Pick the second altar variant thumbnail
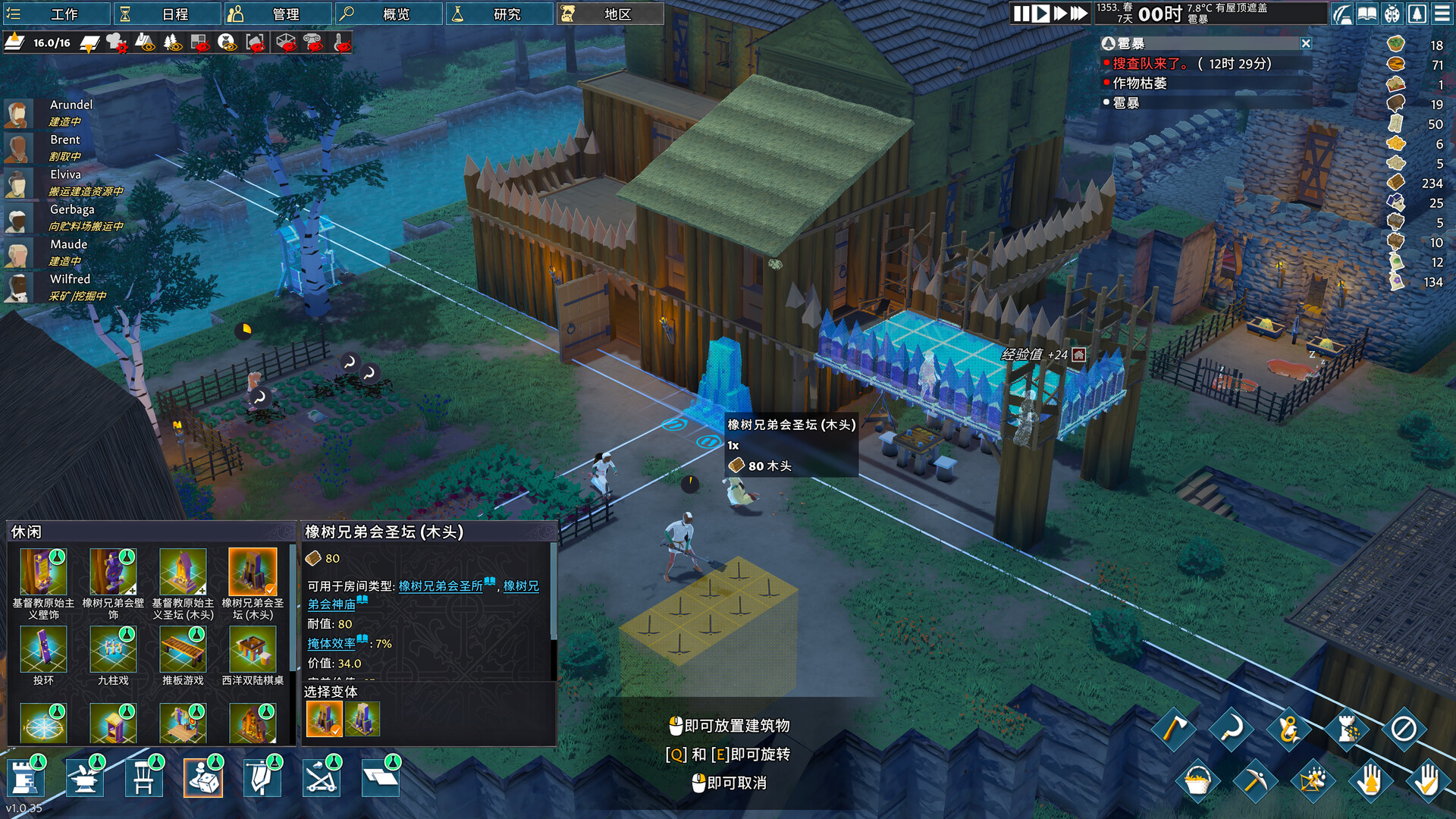Screen dimensions: 1456x819 click(x=362, y=719)
